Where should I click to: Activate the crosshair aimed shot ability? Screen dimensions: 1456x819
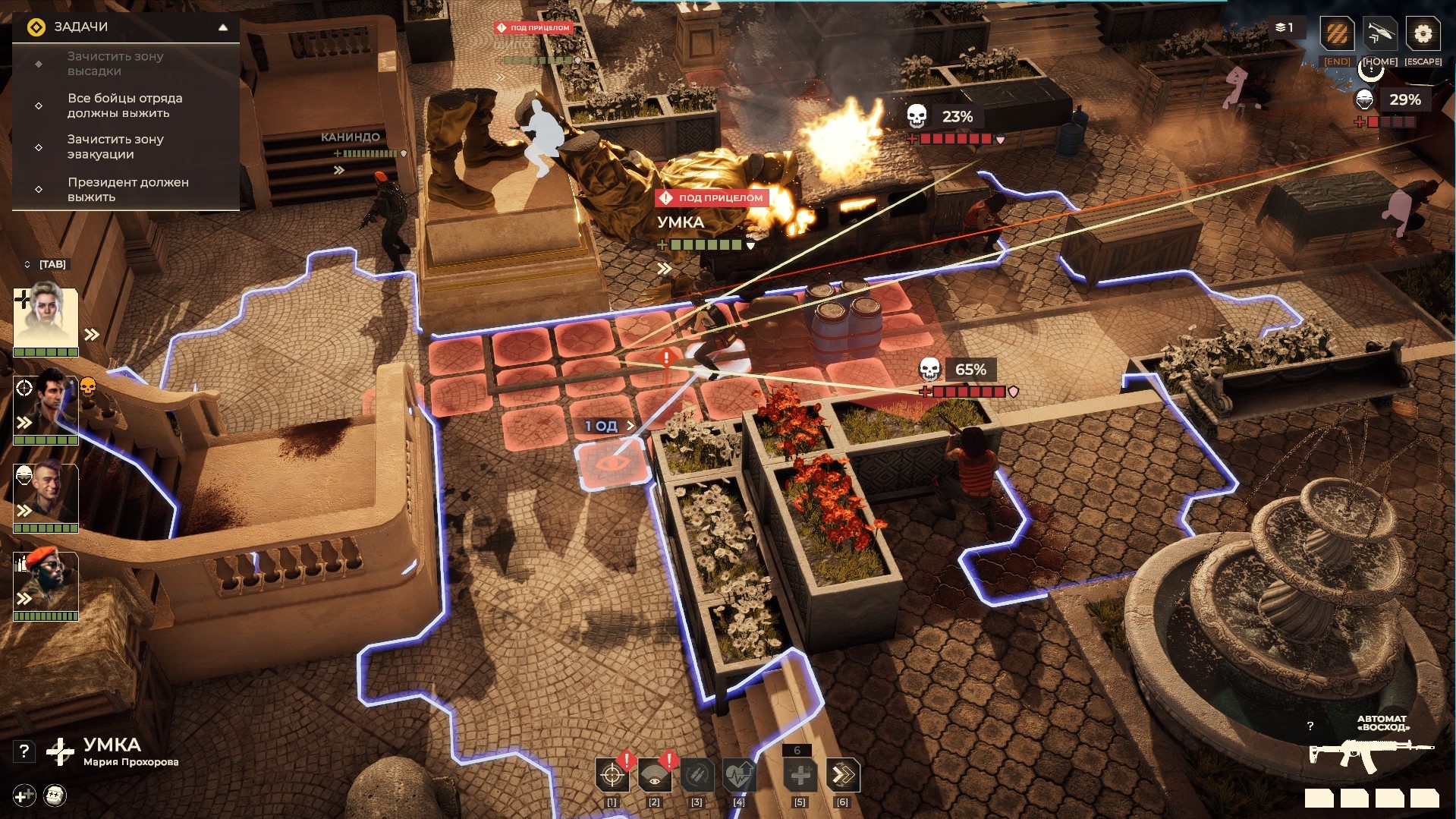pyautogui.click(x=612, y=776)
